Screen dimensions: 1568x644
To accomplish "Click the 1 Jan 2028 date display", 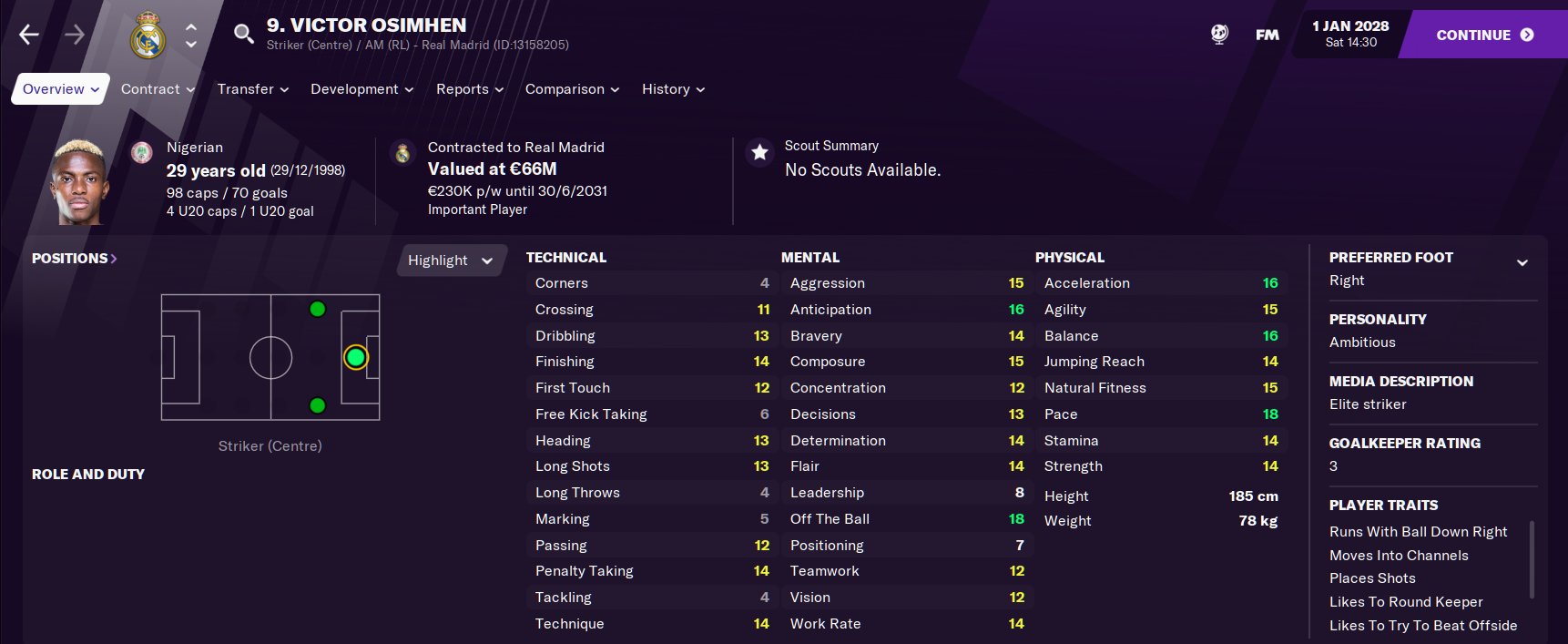I will (x=1350, y=34).
